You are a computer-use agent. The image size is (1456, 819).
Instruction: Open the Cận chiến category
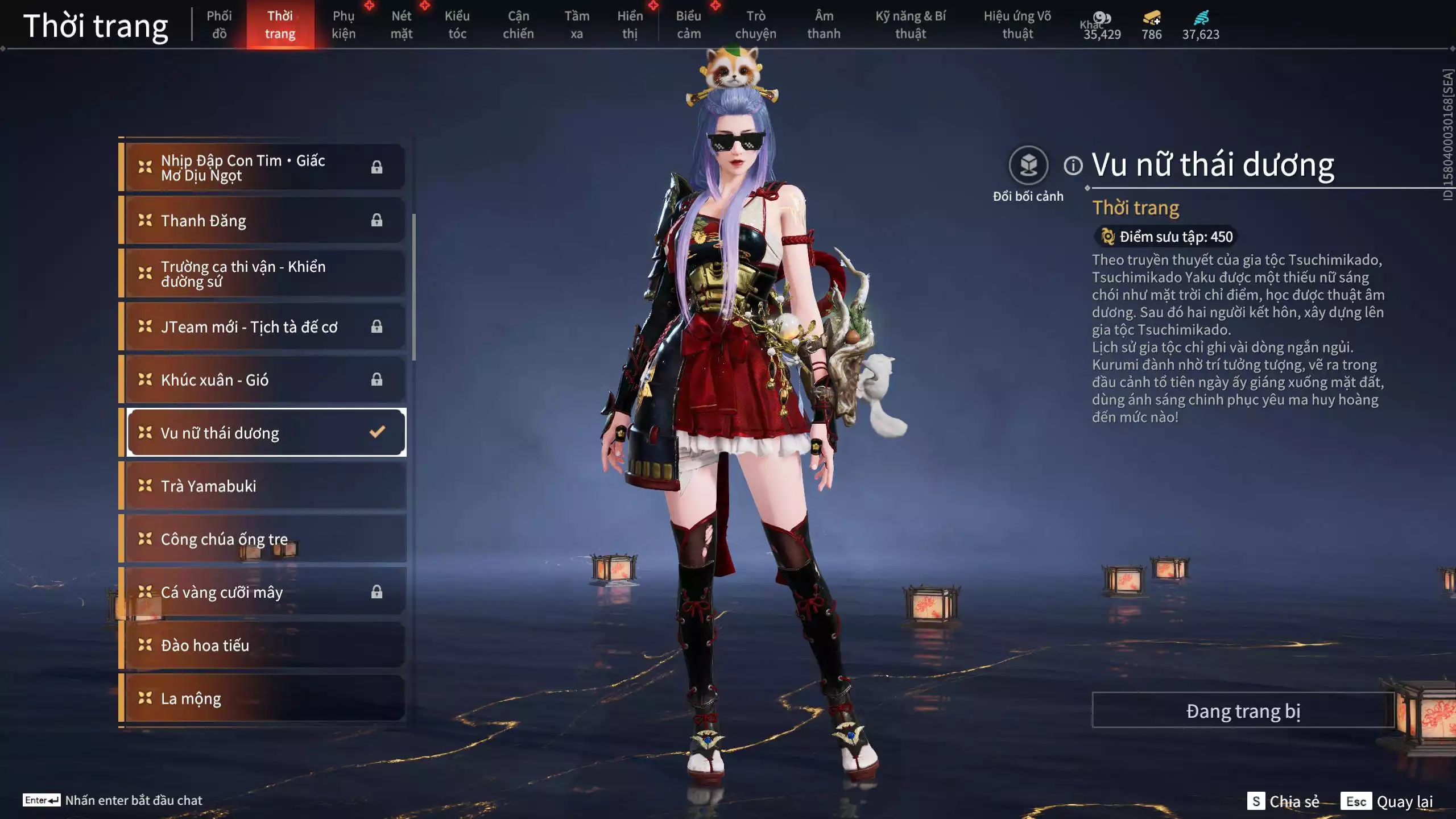point(518,24)
